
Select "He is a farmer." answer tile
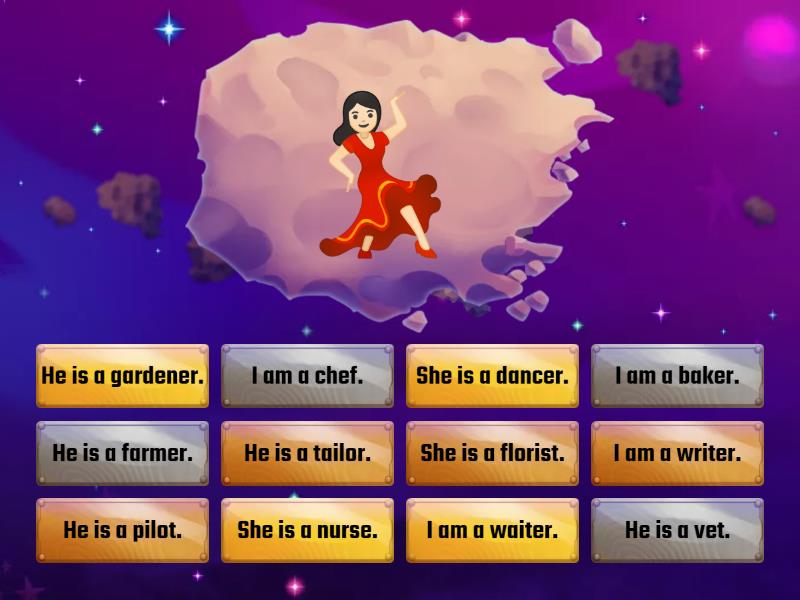pyautogui.click(x=122, y=453)
